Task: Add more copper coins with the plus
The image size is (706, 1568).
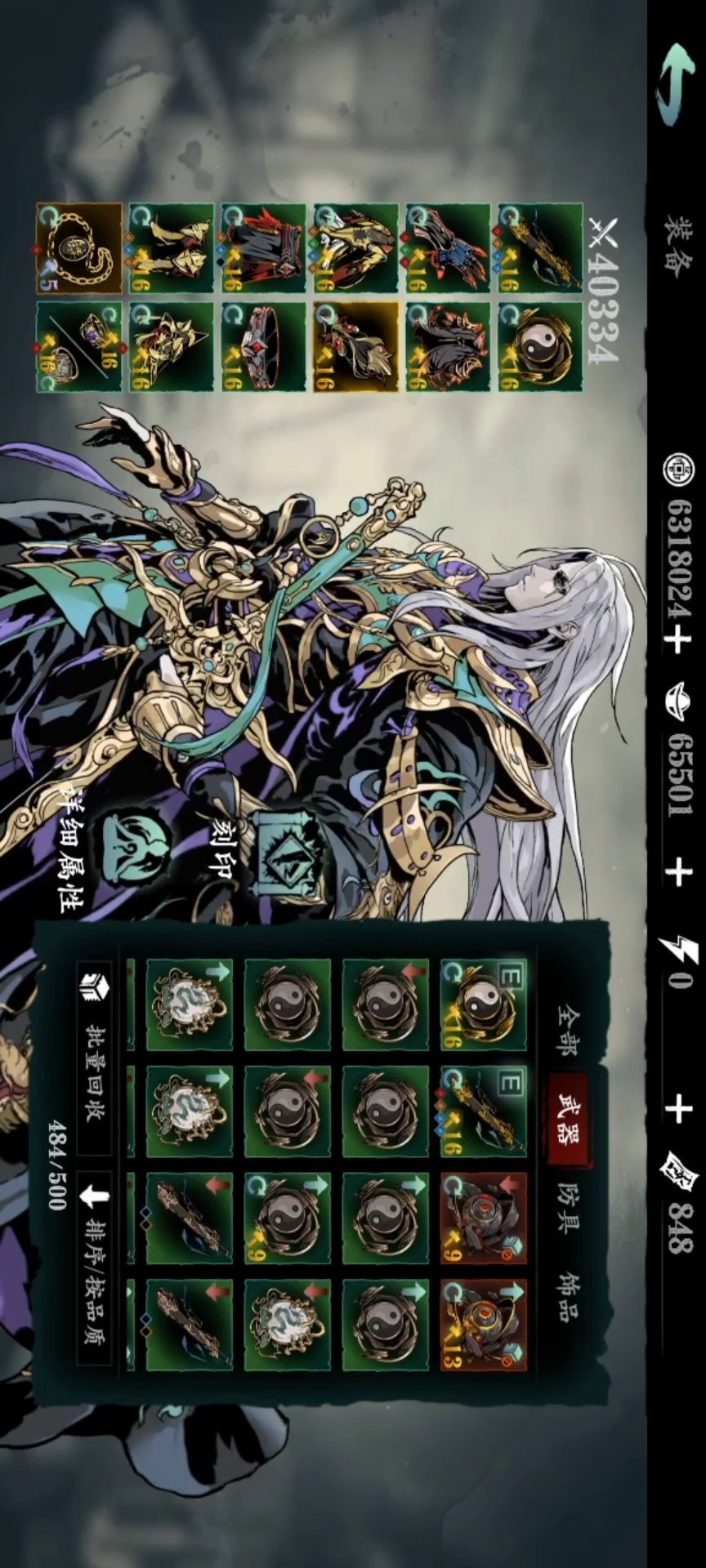Action: point(677,639)
